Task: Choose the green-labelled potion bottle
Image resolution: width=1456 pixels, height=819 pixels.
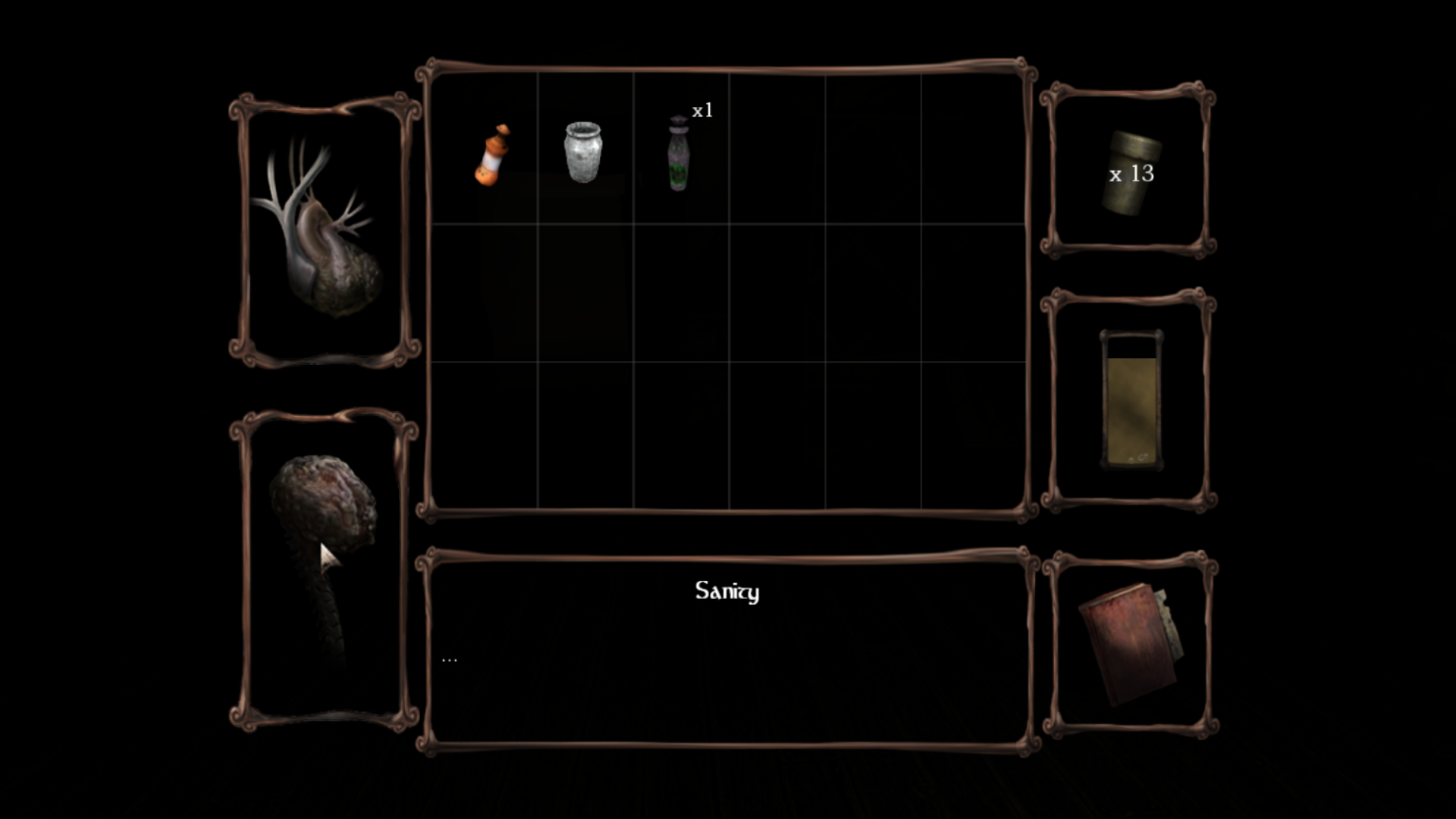Action: (679, 154)
